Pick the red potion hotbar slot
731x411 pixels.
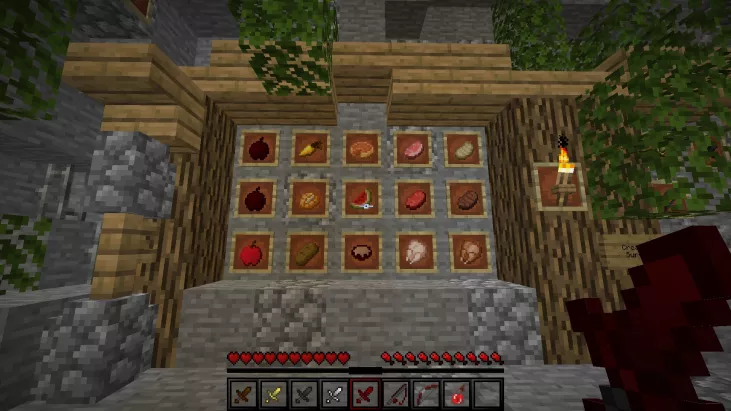[x=455, y=394]
